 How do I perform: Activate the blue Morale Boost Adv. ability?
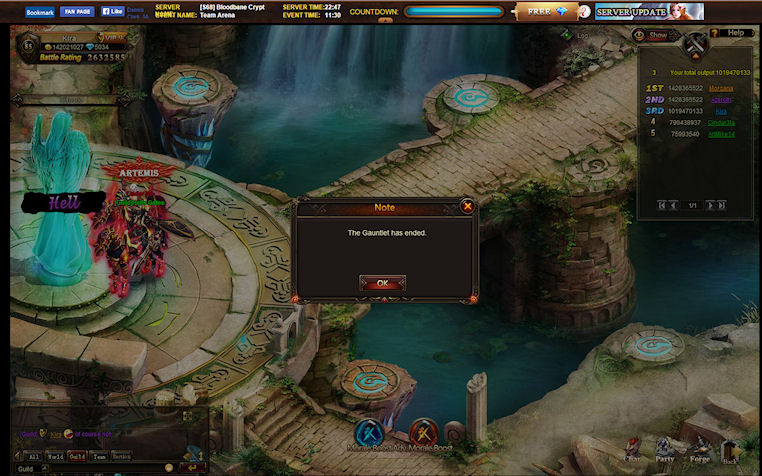pos(369,434)
